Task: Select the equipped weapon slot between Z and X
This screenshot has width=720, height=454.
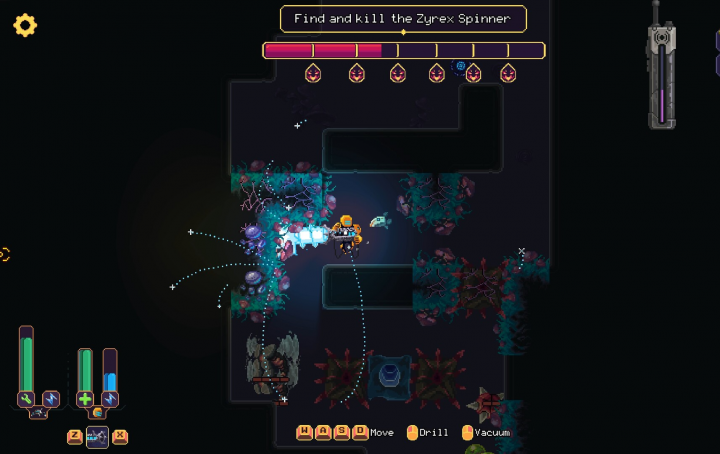Action: 97,436
